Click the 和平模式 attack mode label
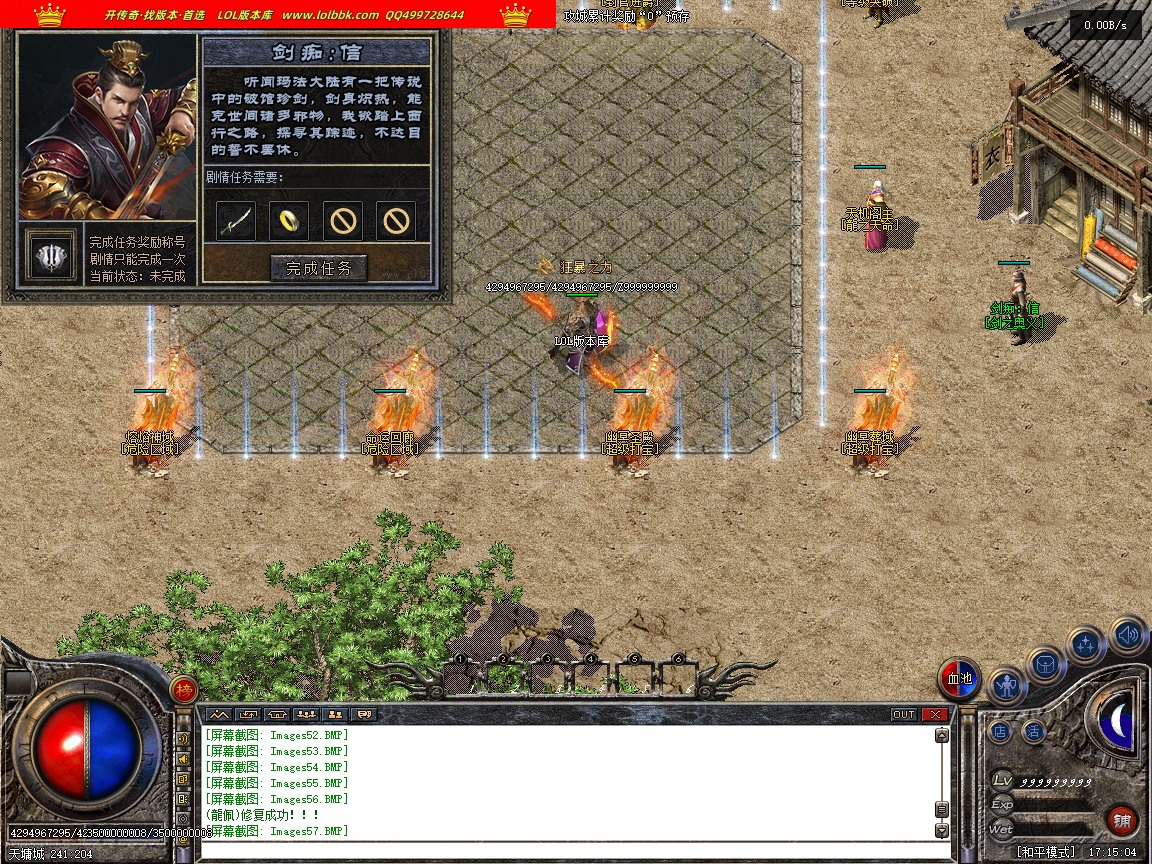Screen dimensions: 1152x864 (1047, 852)
